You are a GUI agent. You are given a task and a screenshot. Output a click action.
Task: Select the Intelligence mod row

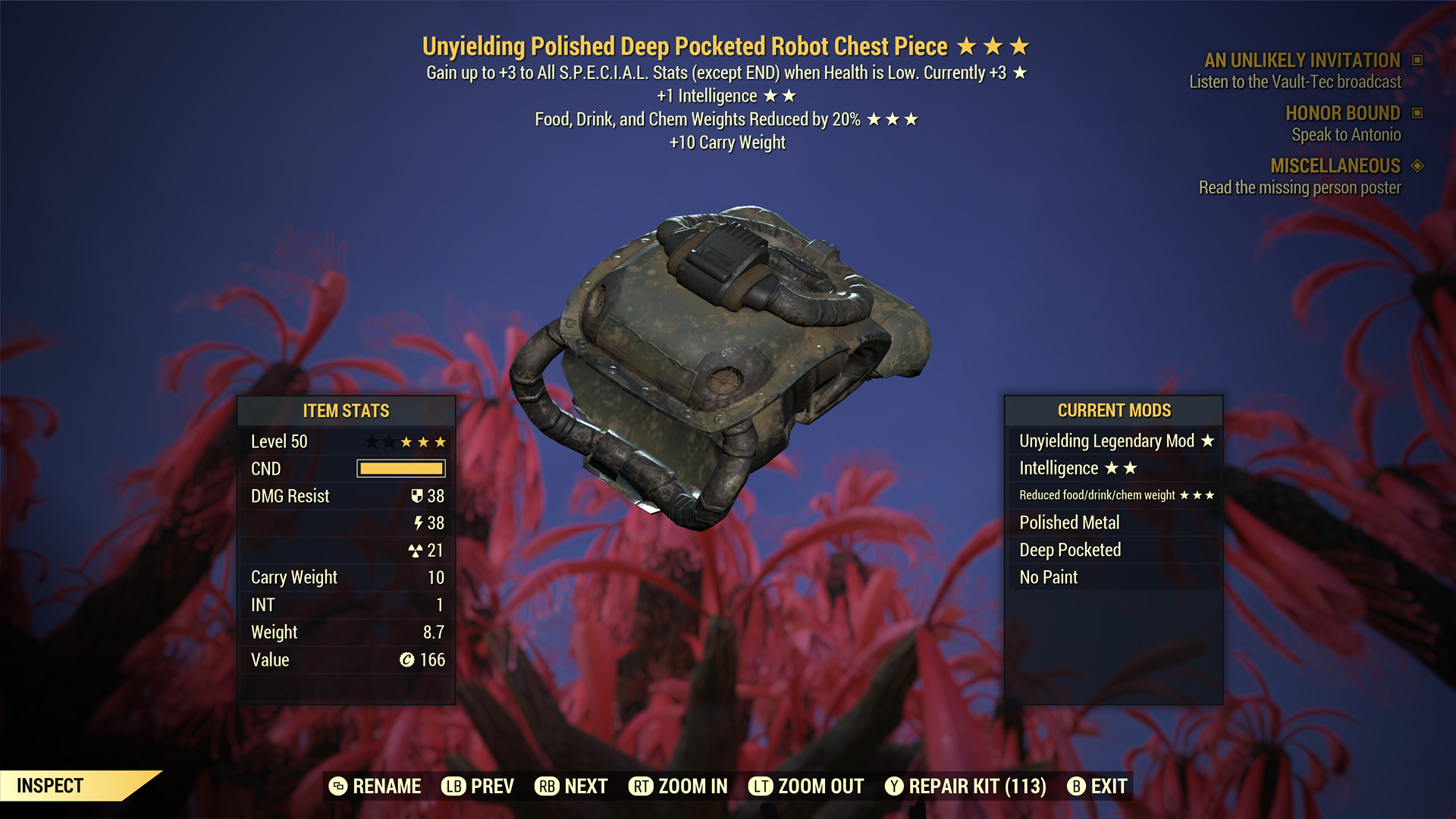pos(1113,468)
